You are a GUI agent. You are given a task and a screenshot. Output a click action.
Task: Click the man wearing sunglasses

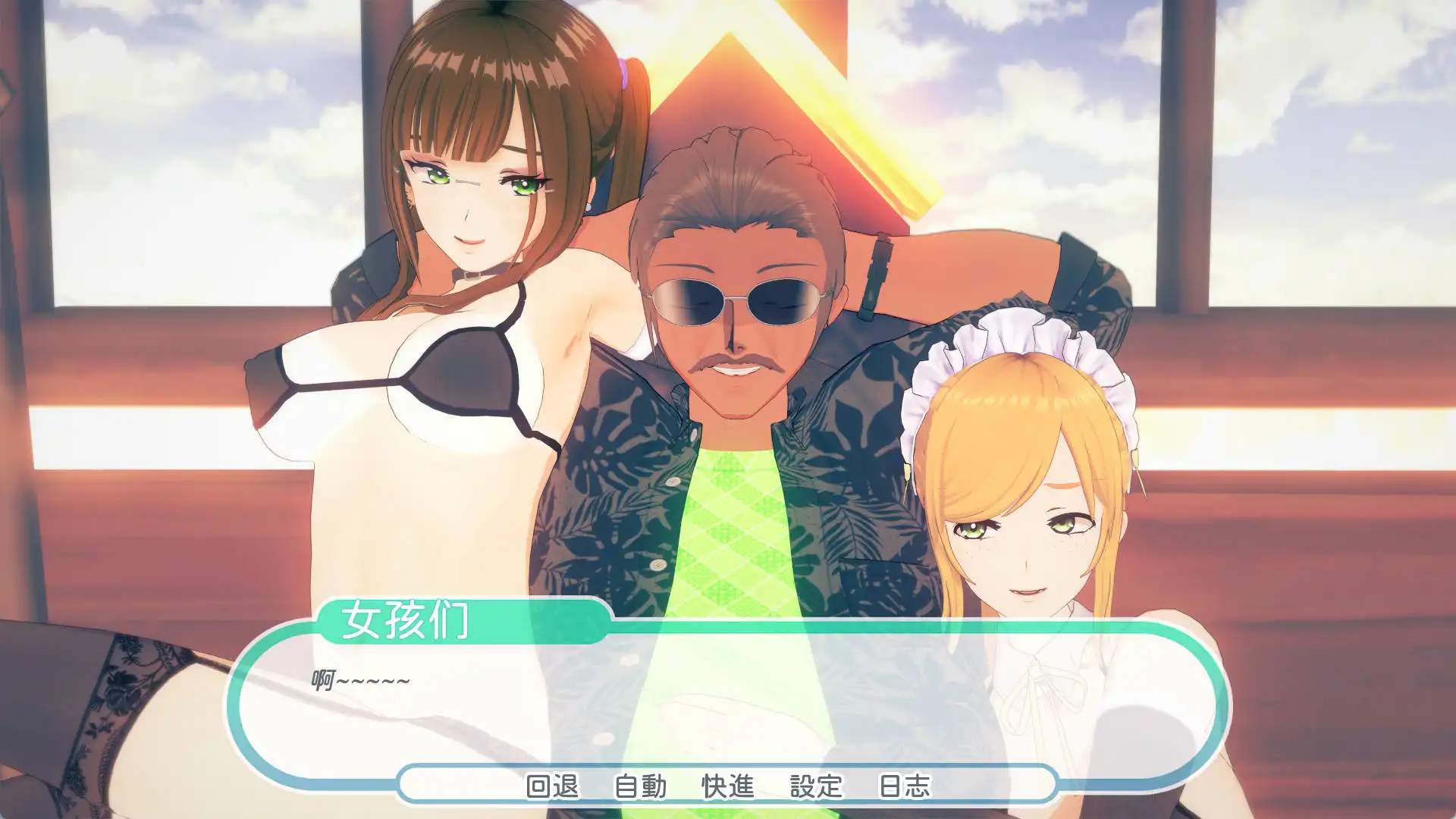pyautogui.click(x=739, y=303)
